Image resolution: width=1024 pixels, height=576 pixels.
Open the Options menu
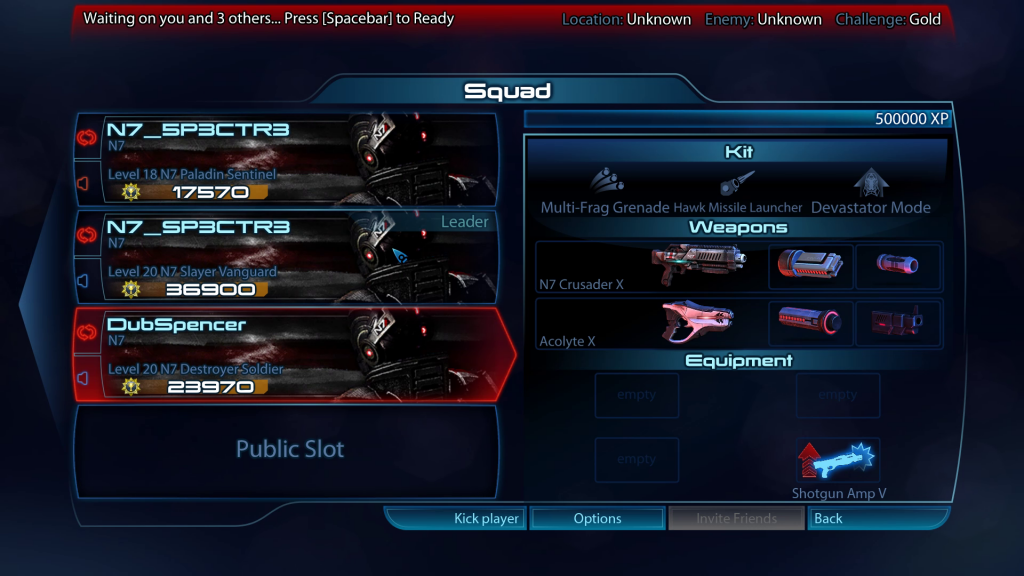pyautogui.click(x=597, y=518)
